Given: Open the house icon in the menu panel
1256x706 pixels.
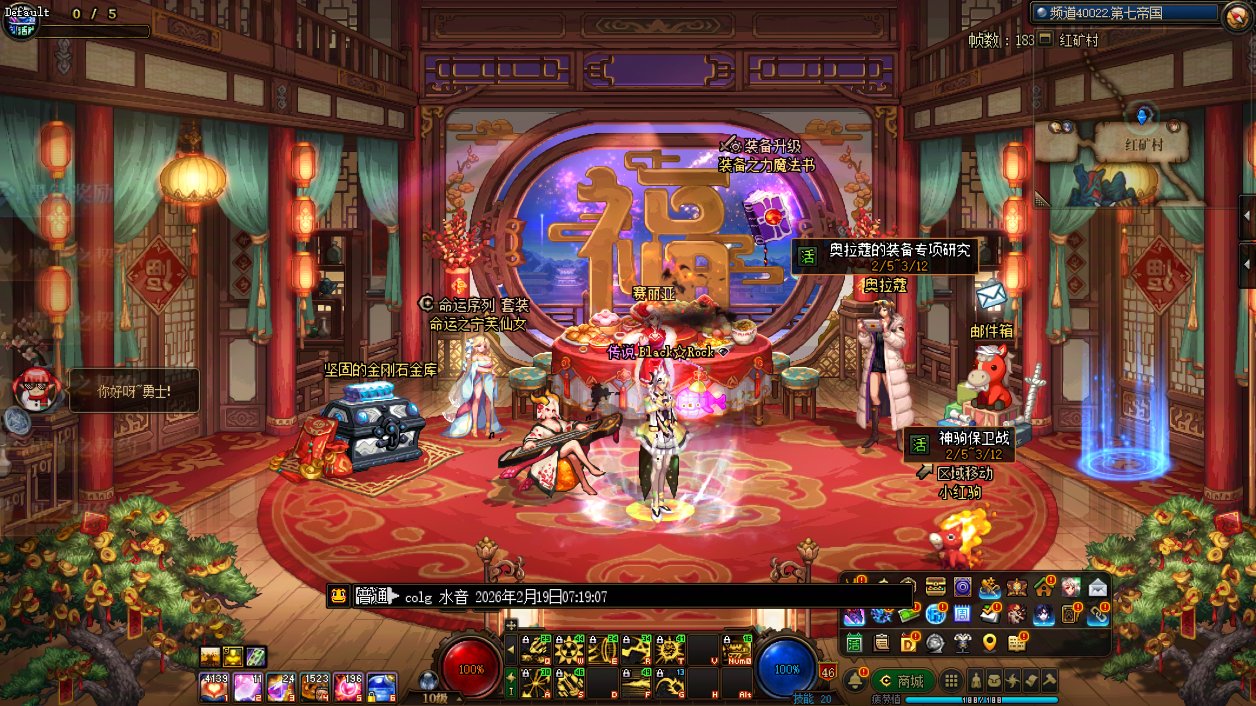Looking at the screenshot, I should point(1044,587).
